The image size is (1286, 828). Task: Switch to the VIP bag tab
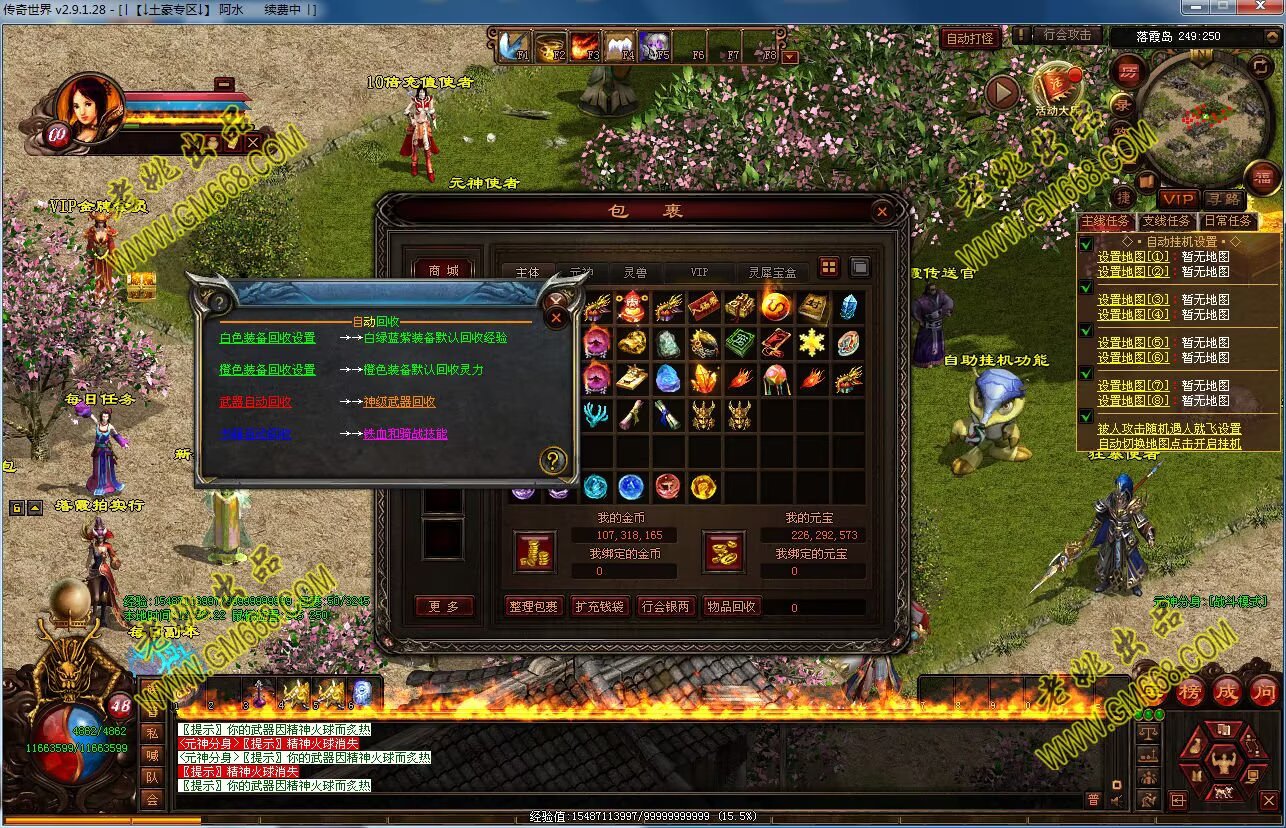(699, 272)
